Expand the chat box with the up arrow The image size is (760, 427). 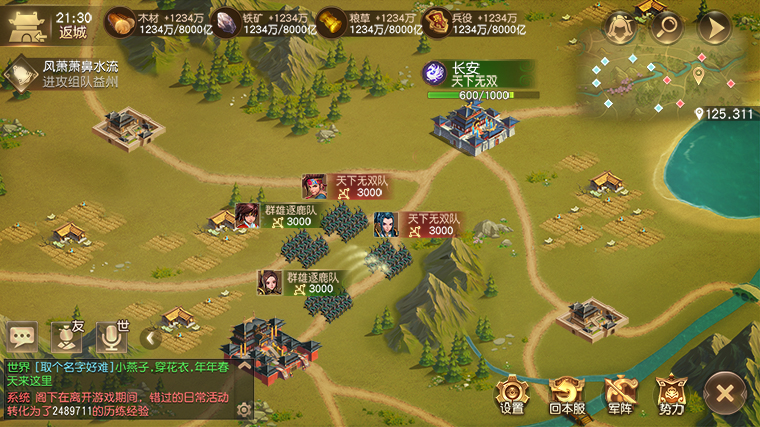pos(243,367)
